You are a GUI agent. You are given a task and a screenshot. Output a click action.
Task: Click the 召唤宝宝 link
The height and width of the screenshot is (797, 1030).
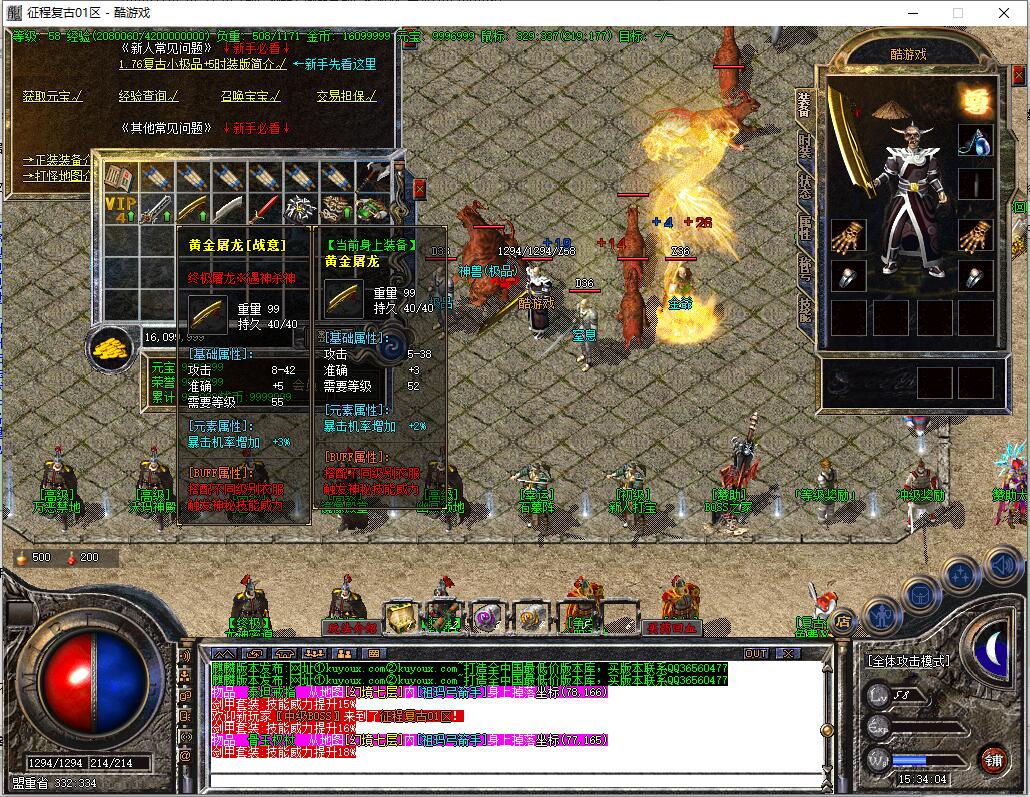click(250, 96)
